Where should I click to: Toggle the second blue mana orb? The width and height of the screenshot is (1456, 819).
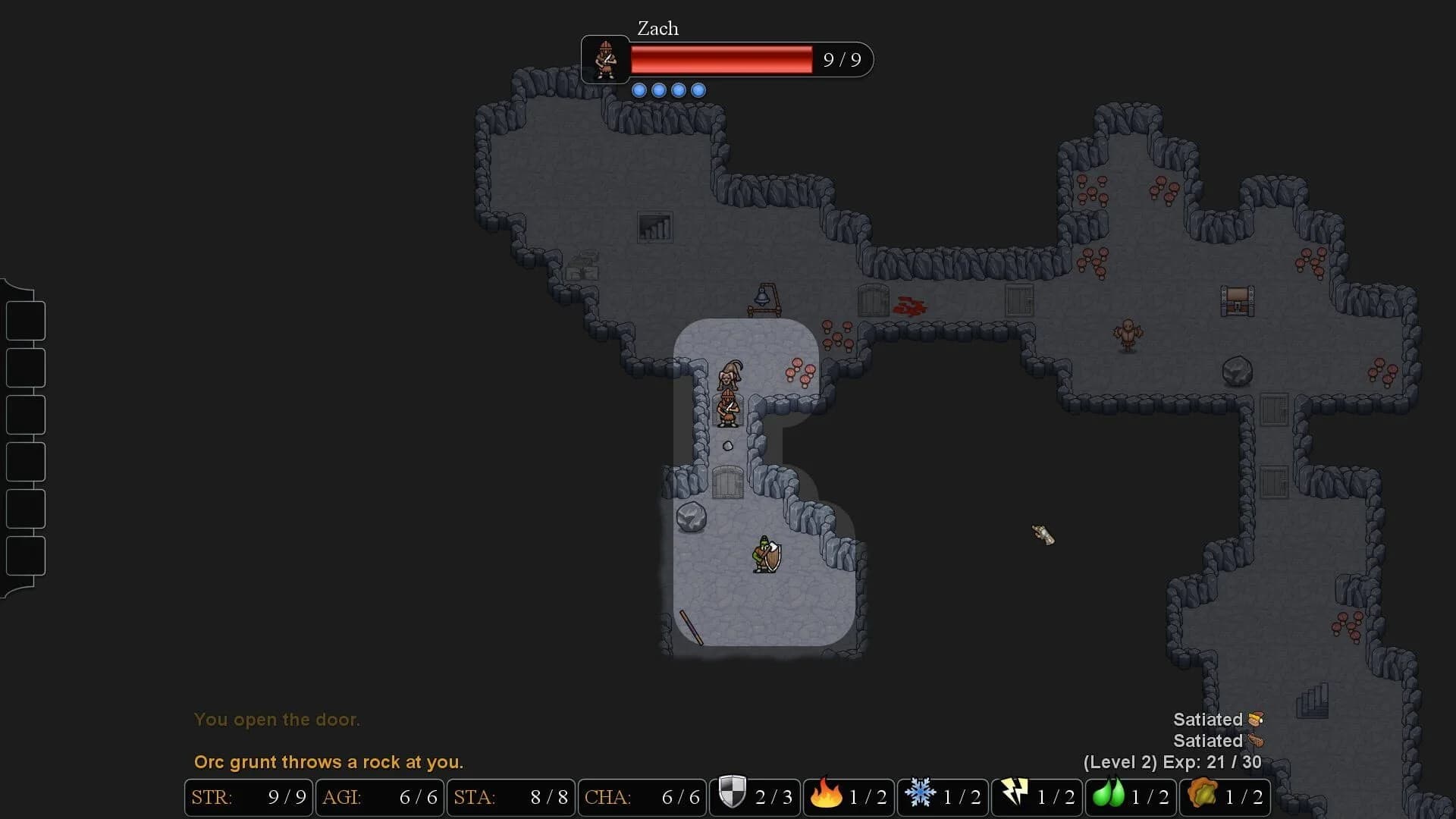(x=660, y=89)
